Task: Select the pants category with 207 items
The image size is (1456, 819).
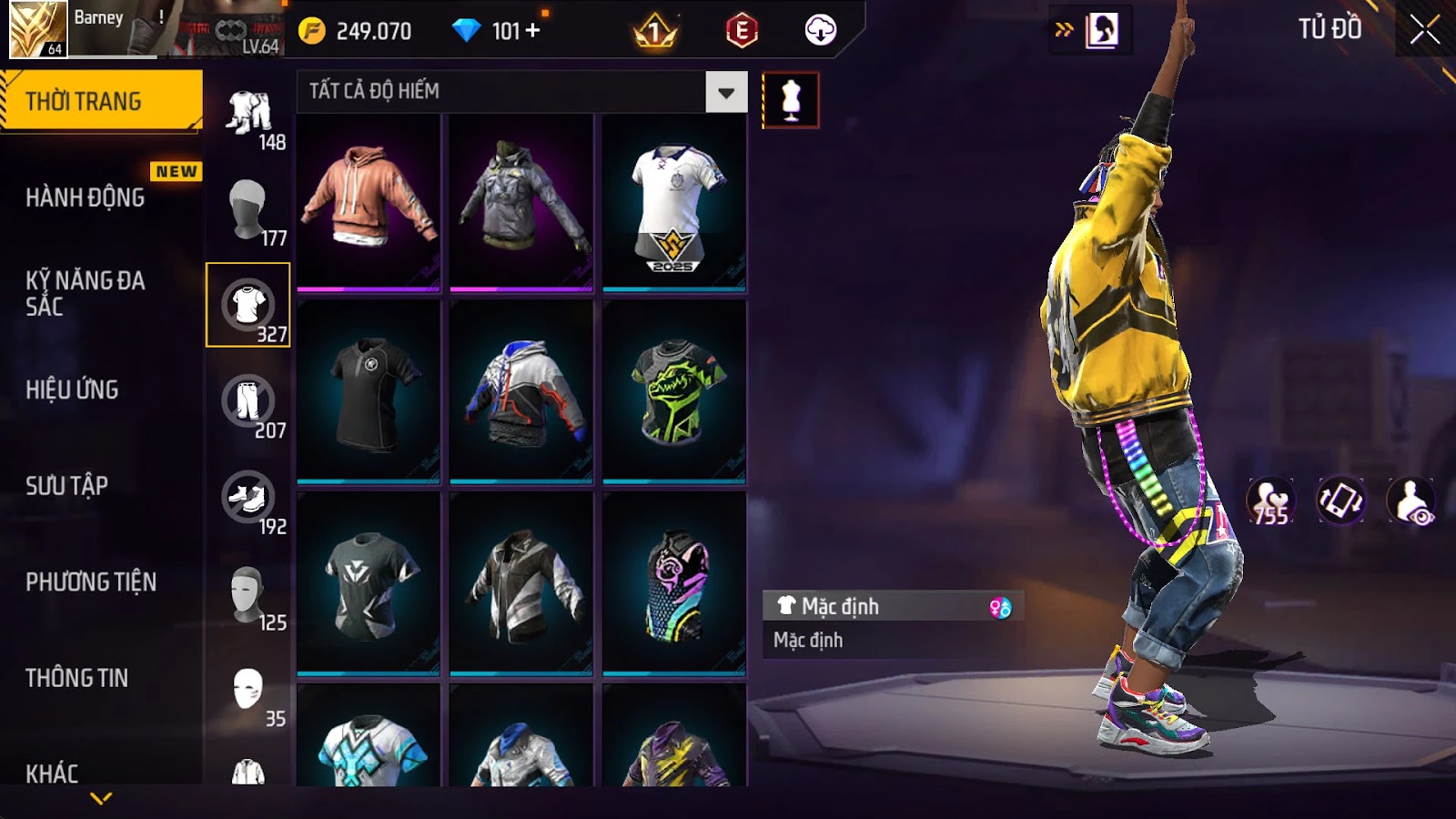Action: coord(248,401)
